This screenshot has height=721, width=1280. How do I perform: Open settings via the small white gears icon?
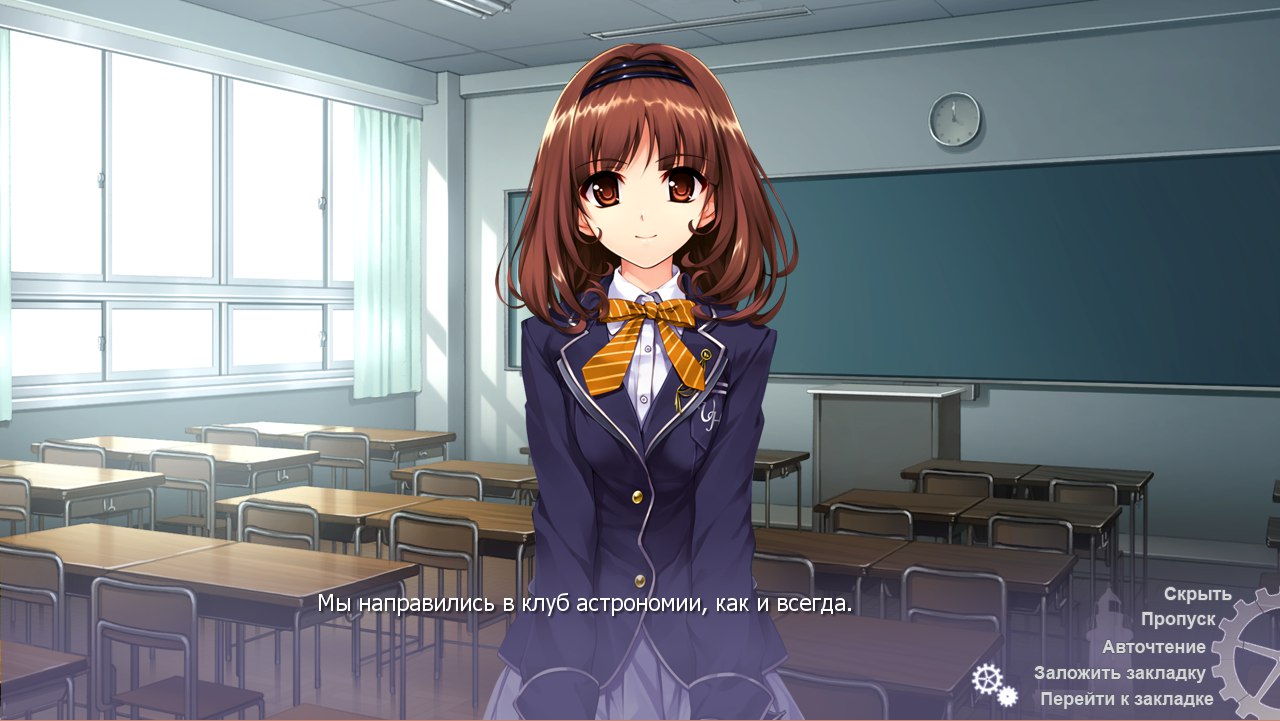click(x=993, y=685)
